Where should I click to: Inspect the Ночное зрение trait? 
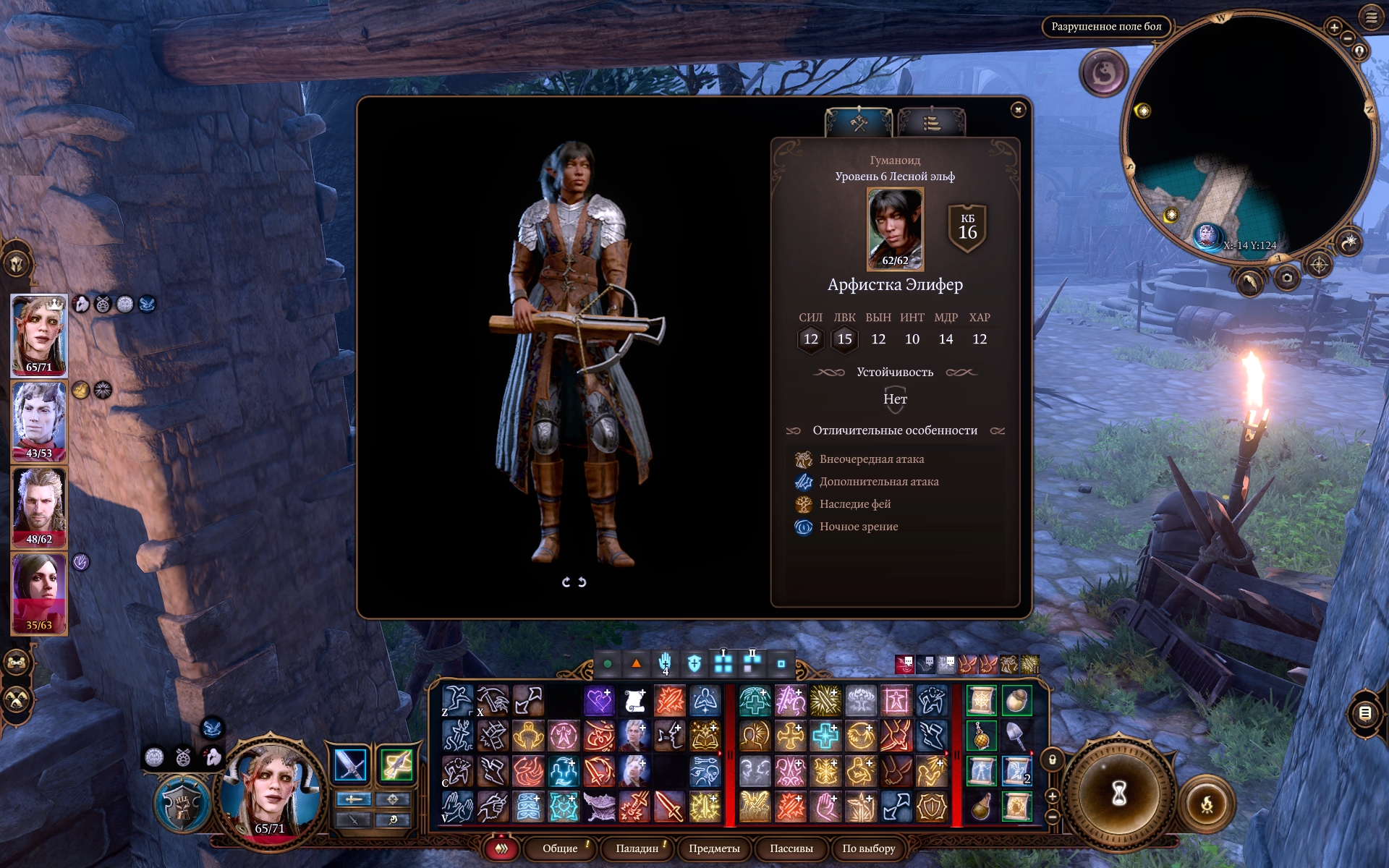tap(858, 527)
